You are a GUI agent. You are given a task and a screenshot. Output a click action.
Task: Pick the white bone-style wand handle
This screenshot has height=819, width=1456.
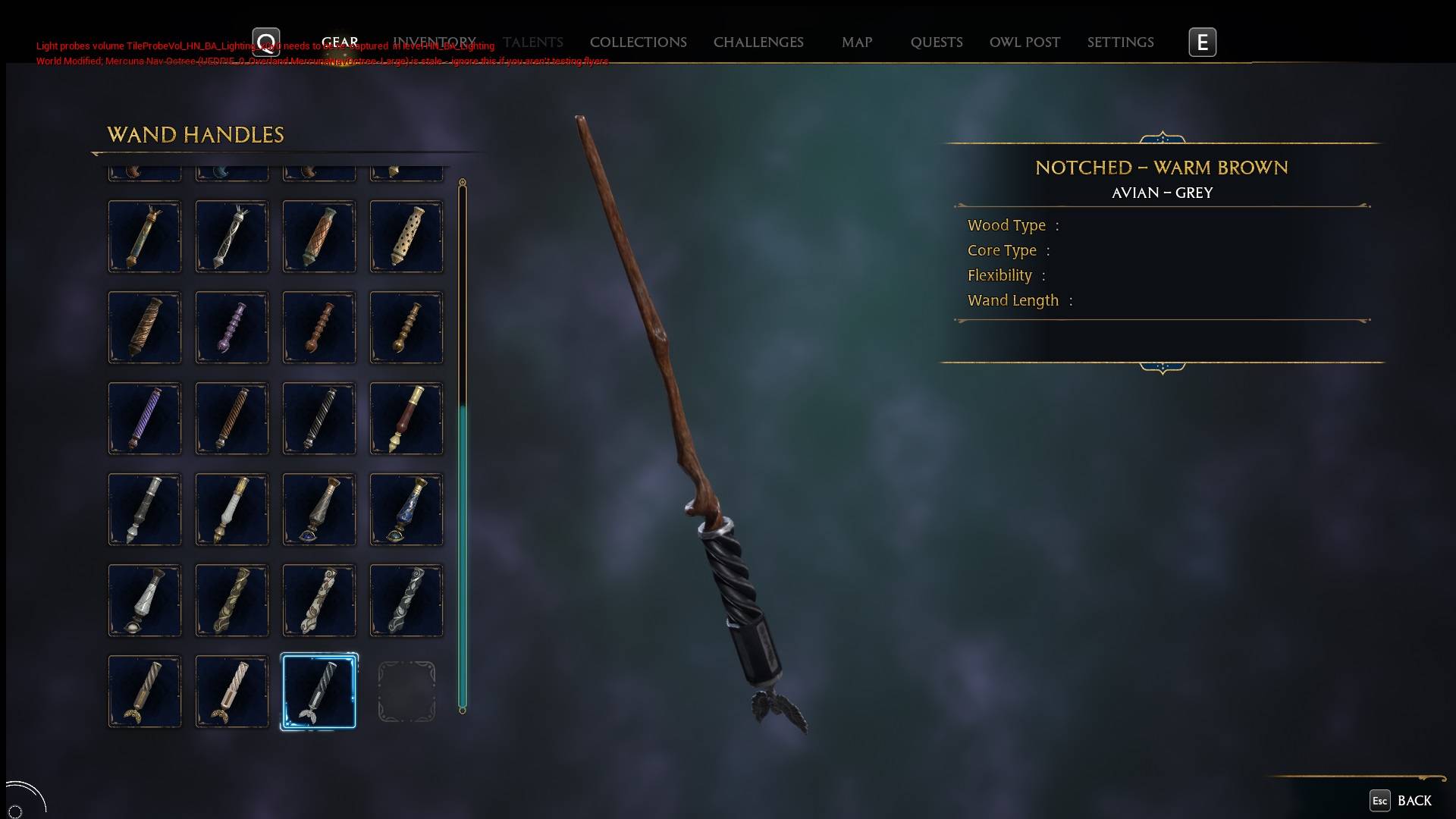[x=231, y=510]
